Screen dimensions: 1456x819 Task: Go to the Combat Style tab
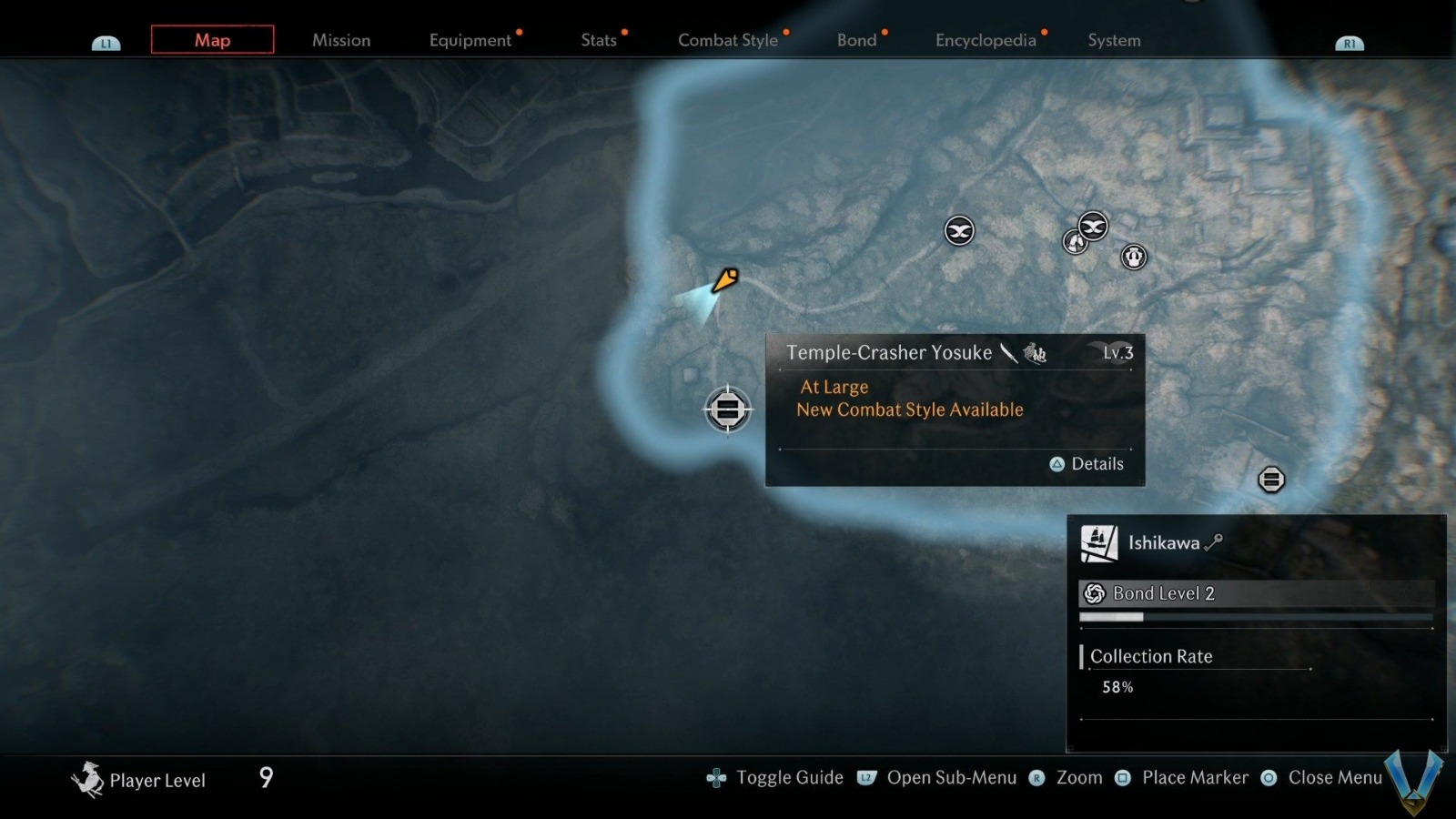728,40
